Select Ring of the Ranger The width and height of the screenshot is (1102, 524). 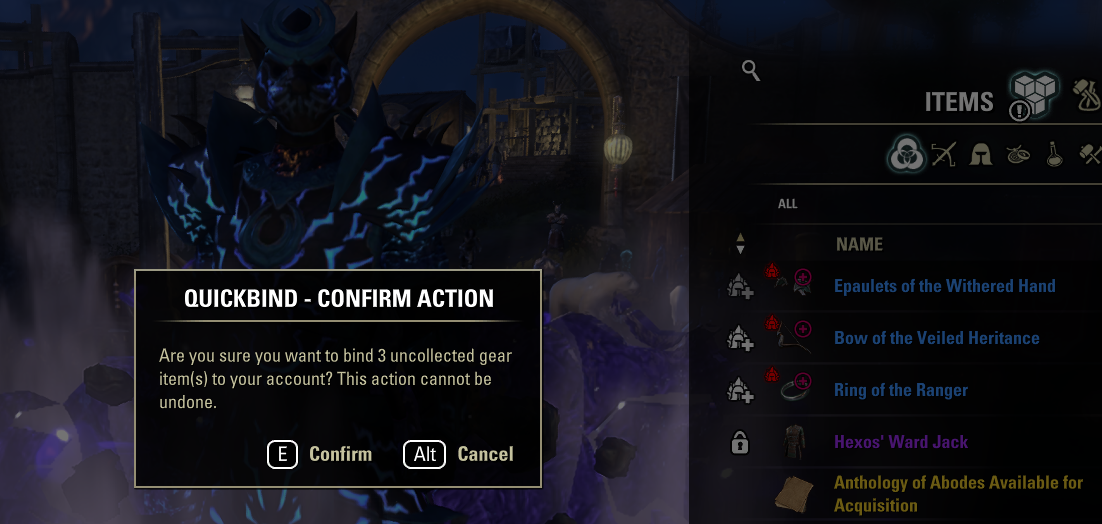[x=900, y=390]
